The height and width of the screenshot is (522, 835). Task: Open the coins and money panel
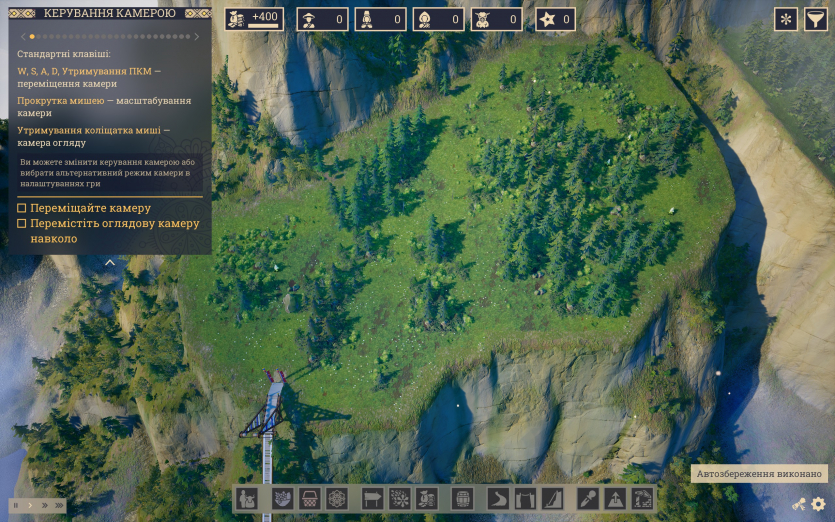pos(254,19)
